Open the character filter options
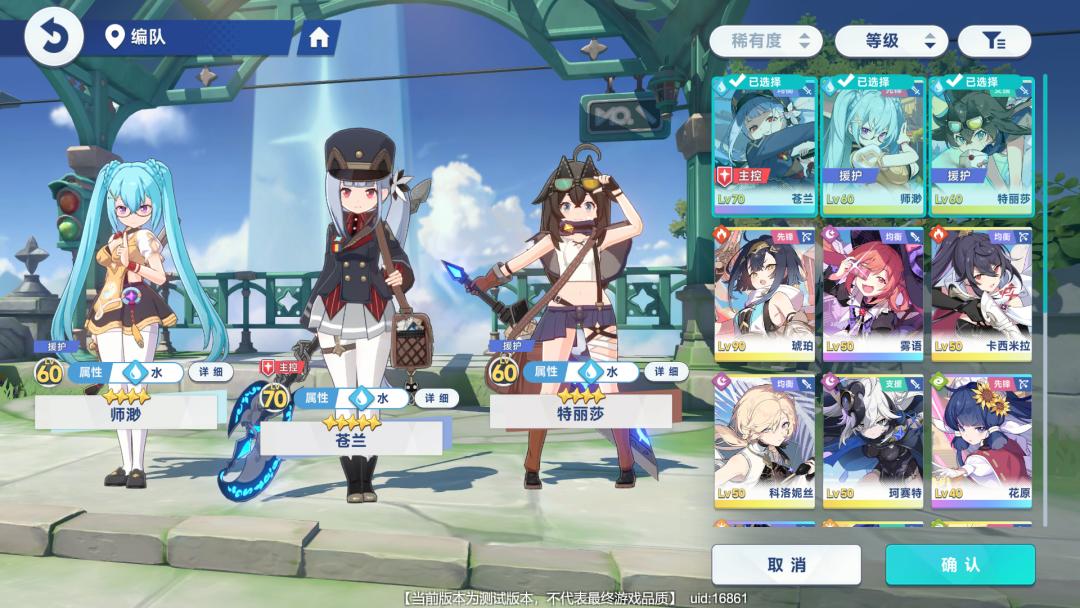 [993, 41]
